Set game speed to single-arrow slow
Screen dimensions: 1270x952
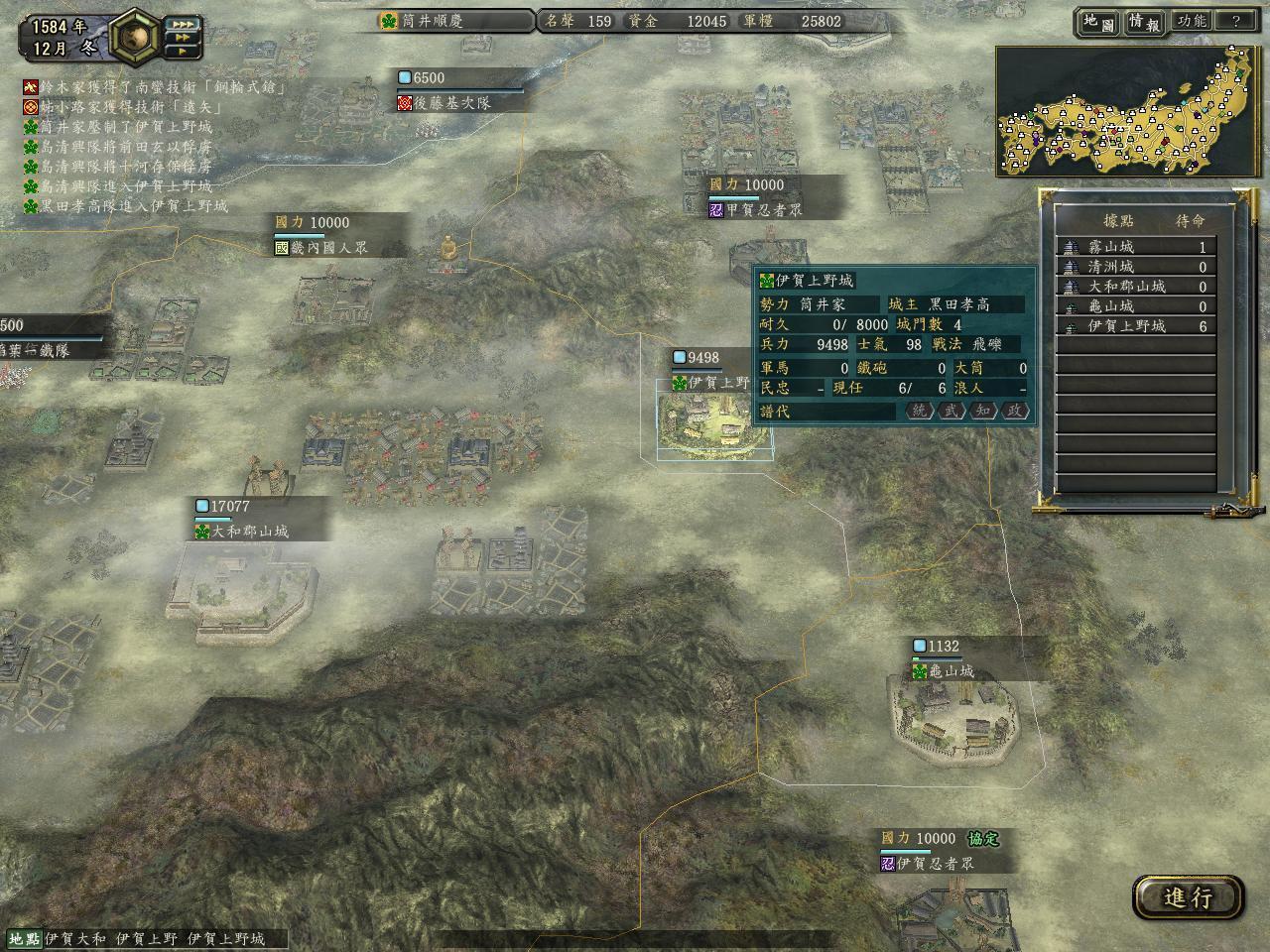point(183,51)
